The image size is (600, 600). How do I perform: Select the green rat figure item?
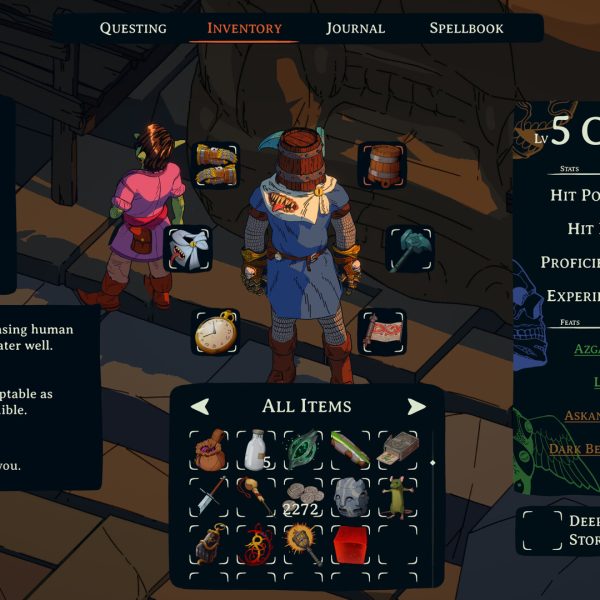coord(397,497)
